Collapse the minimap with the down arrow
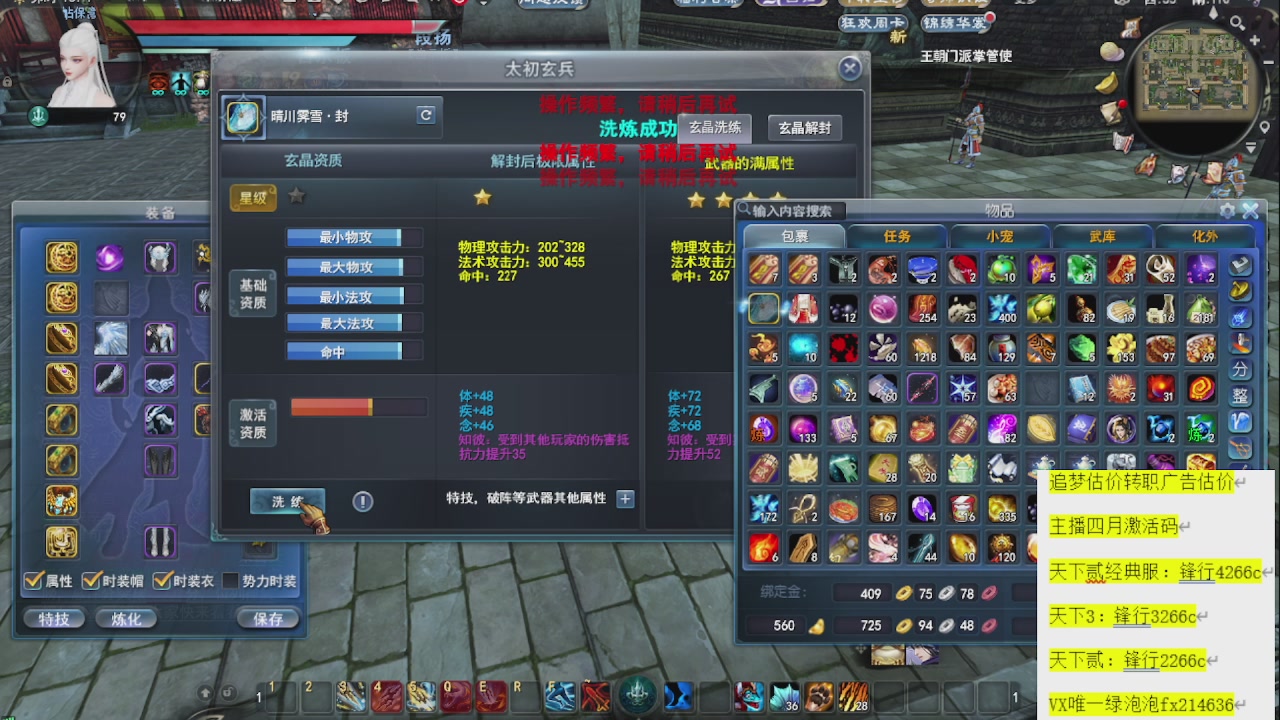Image resolution: width=1280 pixels, height=720 pixels. point(1251,147)
